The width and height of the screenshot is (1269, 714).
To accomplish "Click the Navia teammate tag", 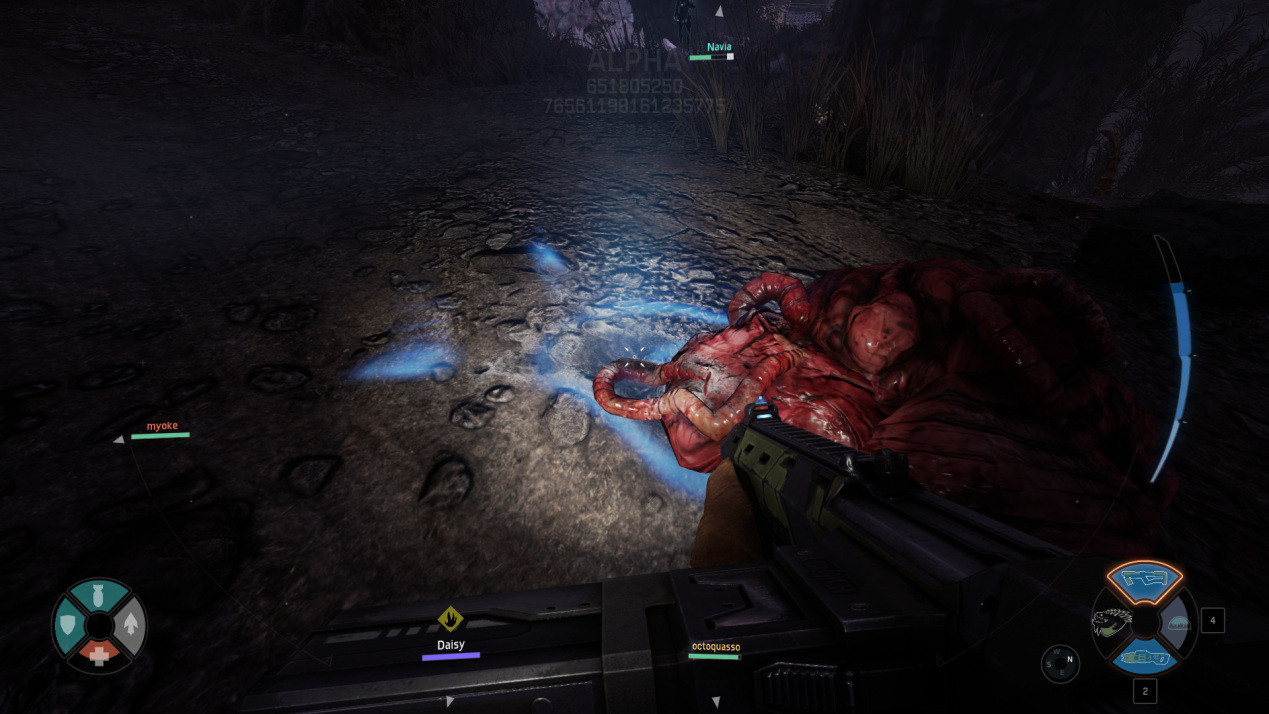I will click(718, 47).
